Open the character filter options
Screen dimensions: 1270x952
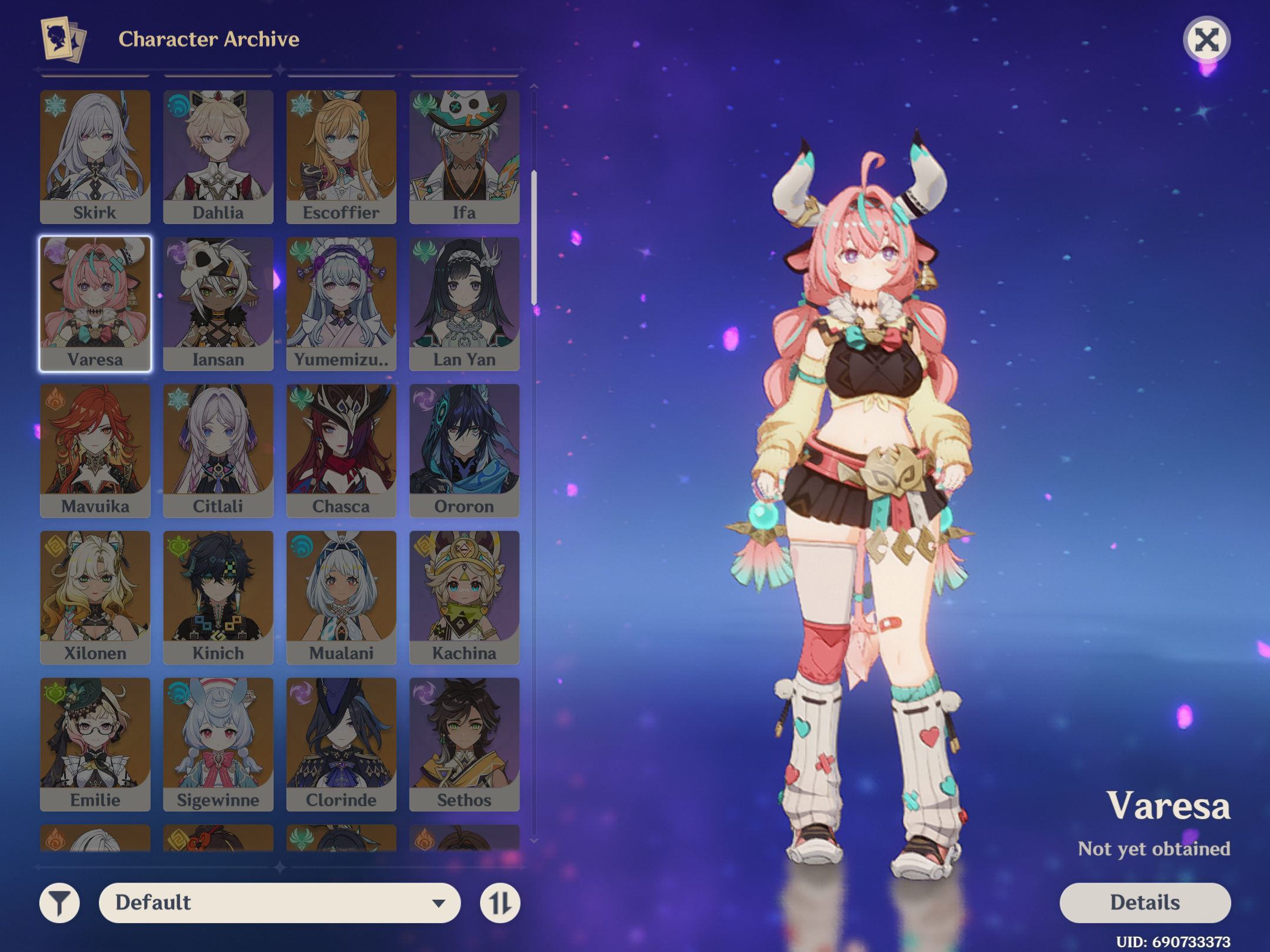[59, 902]
